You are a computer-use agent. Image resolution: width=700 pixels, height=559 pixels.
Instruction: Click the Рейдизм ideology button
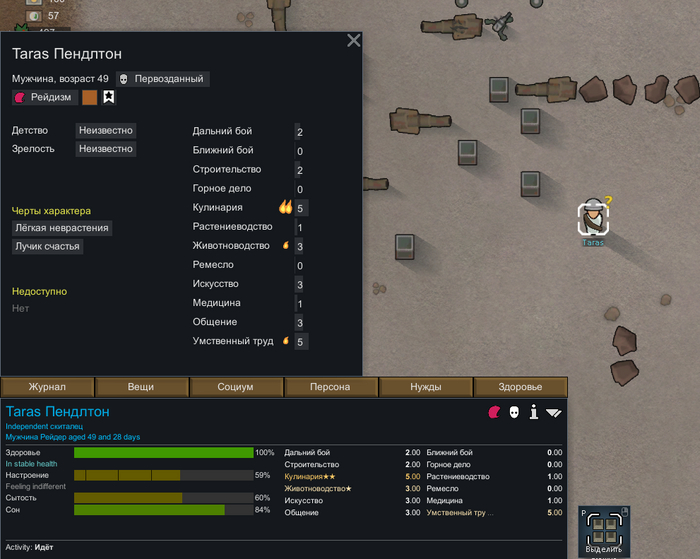43,97
